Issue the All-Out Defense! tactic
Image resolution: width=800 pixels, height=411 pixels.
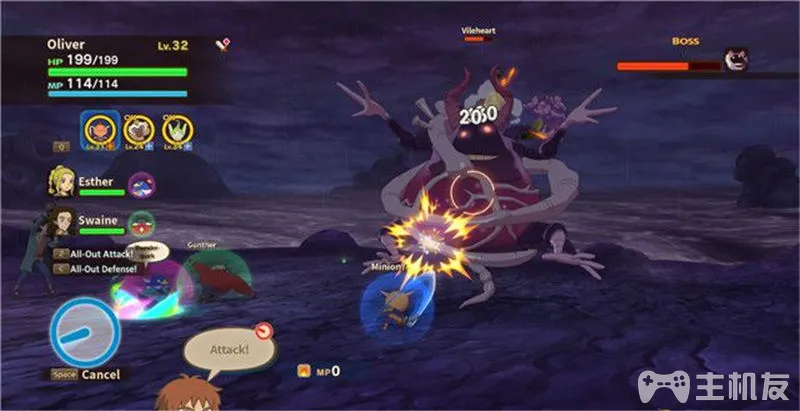click(x=102, y=268)
